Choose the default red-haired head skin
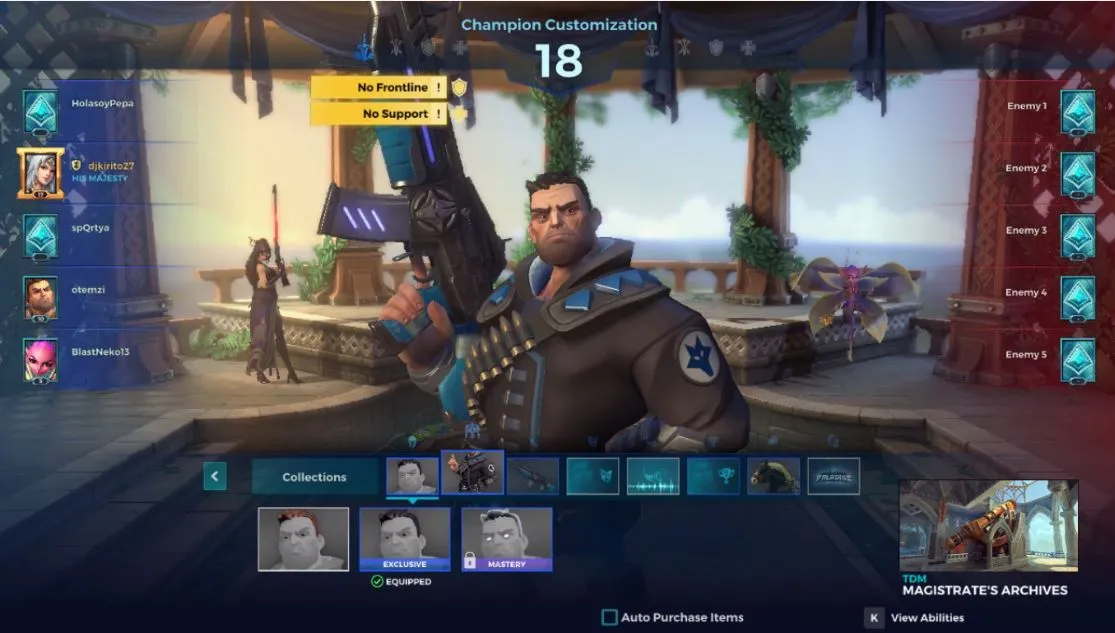Screen dimensions: 1115x633 [303, 539]
